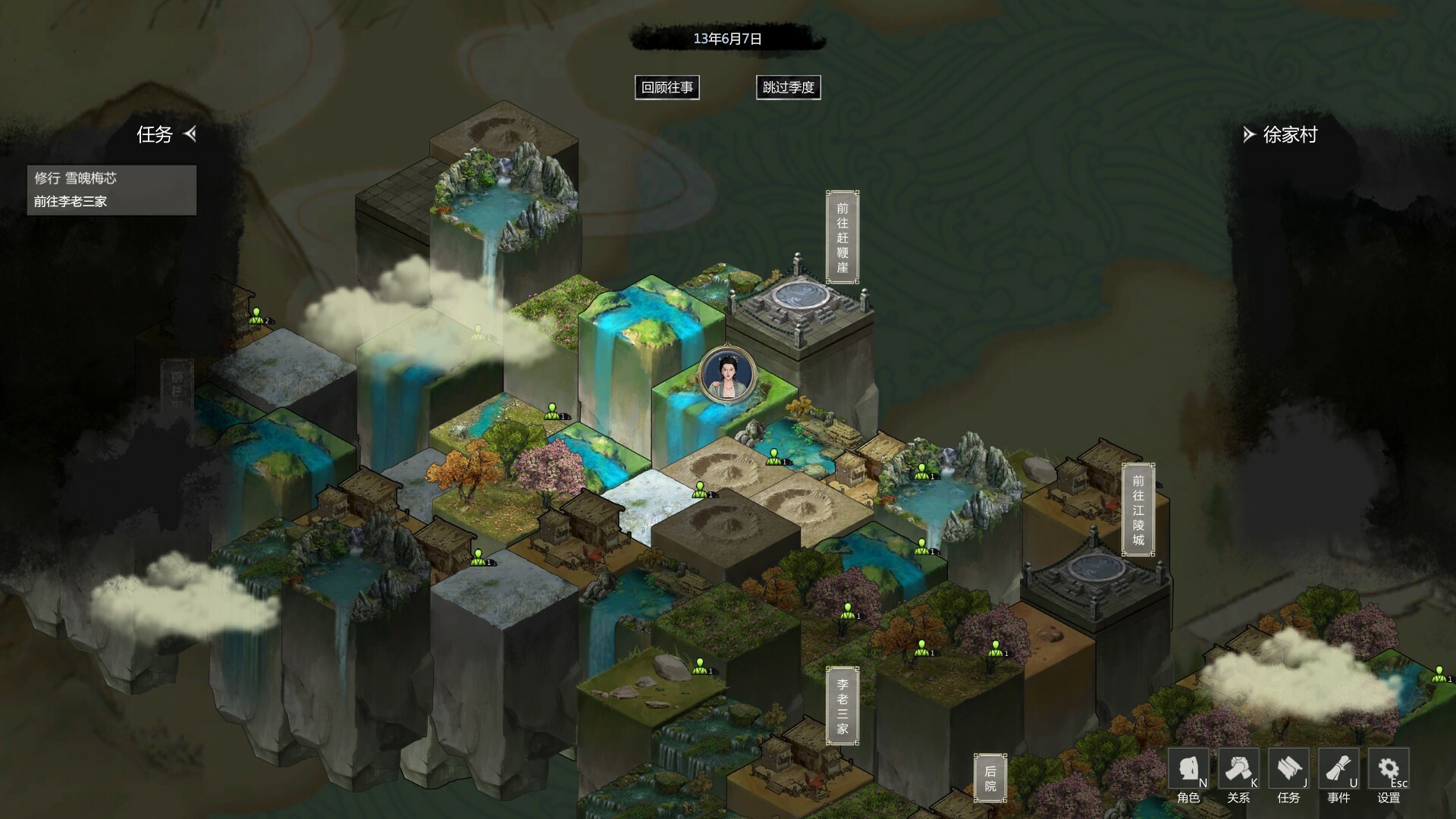Image resolution: width=1456 pixels, height=819 pixels.
Task: Open the 任务 quest log icon
Action: click(1288, 775)
